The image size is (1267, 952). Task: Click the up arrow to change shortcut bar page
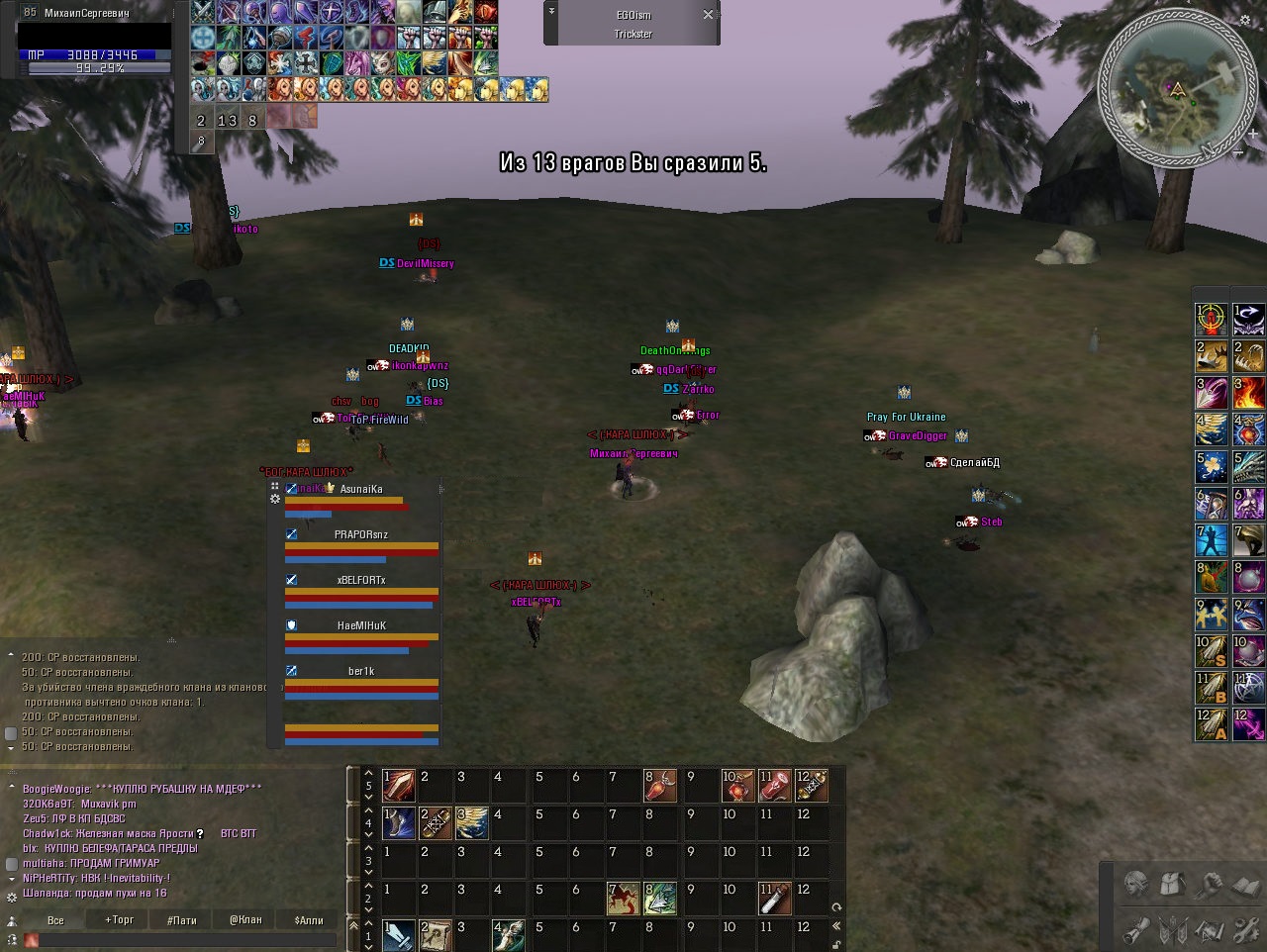[366, 775]
